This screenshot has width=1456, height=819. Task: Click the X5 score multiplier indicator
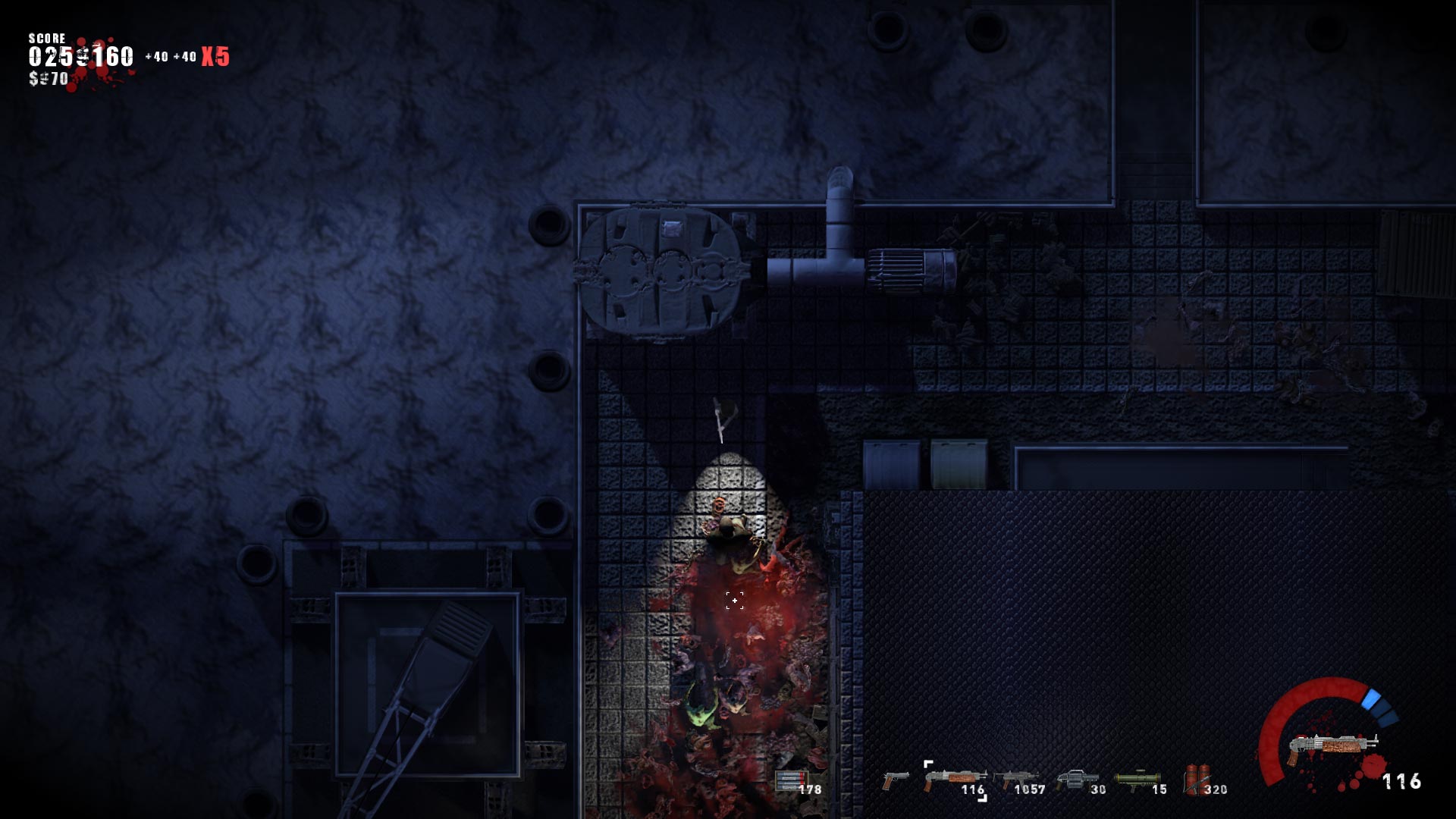215,53
